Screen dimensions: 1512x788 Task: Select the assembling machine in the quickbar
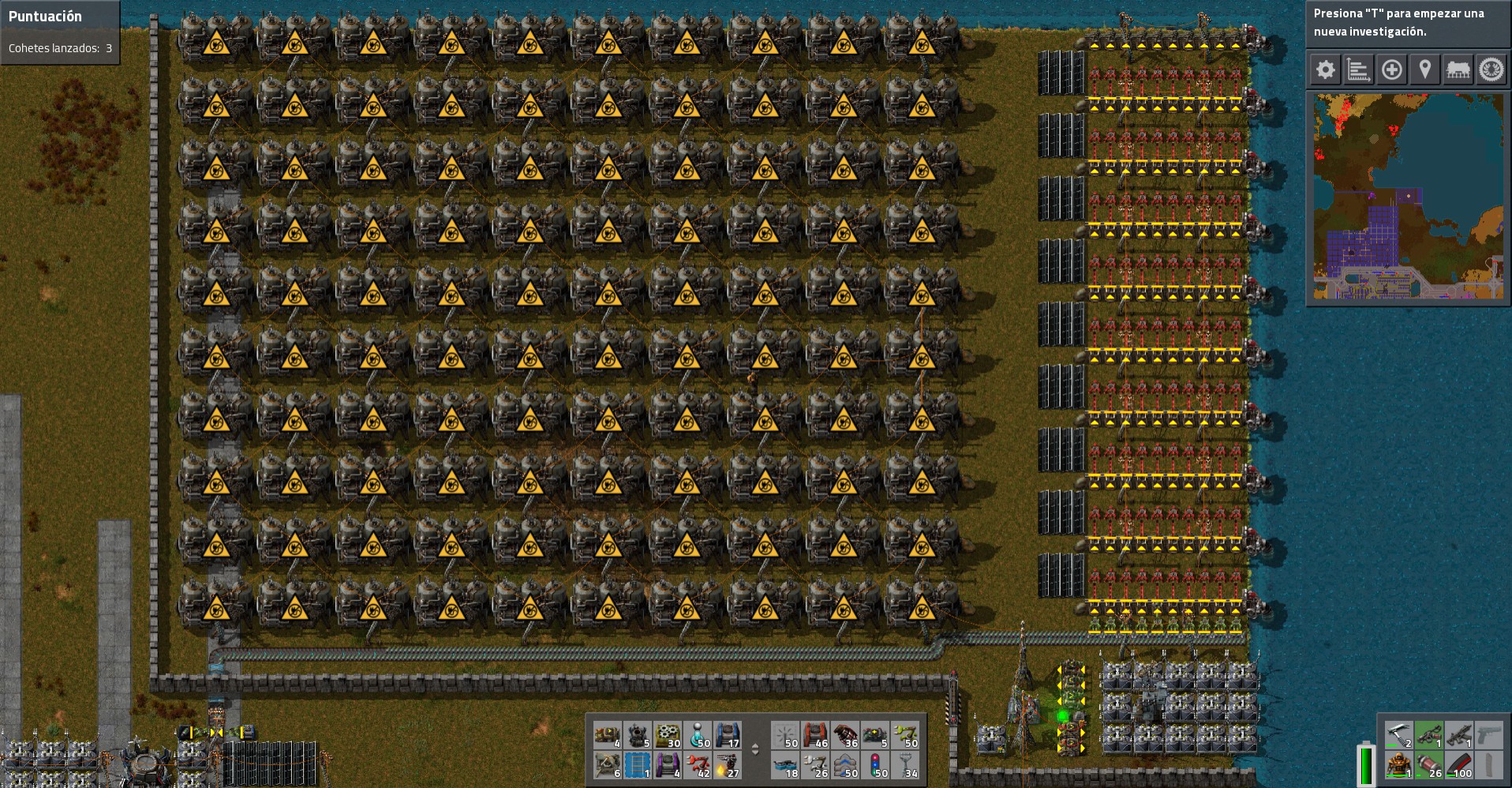pos(668,735)
